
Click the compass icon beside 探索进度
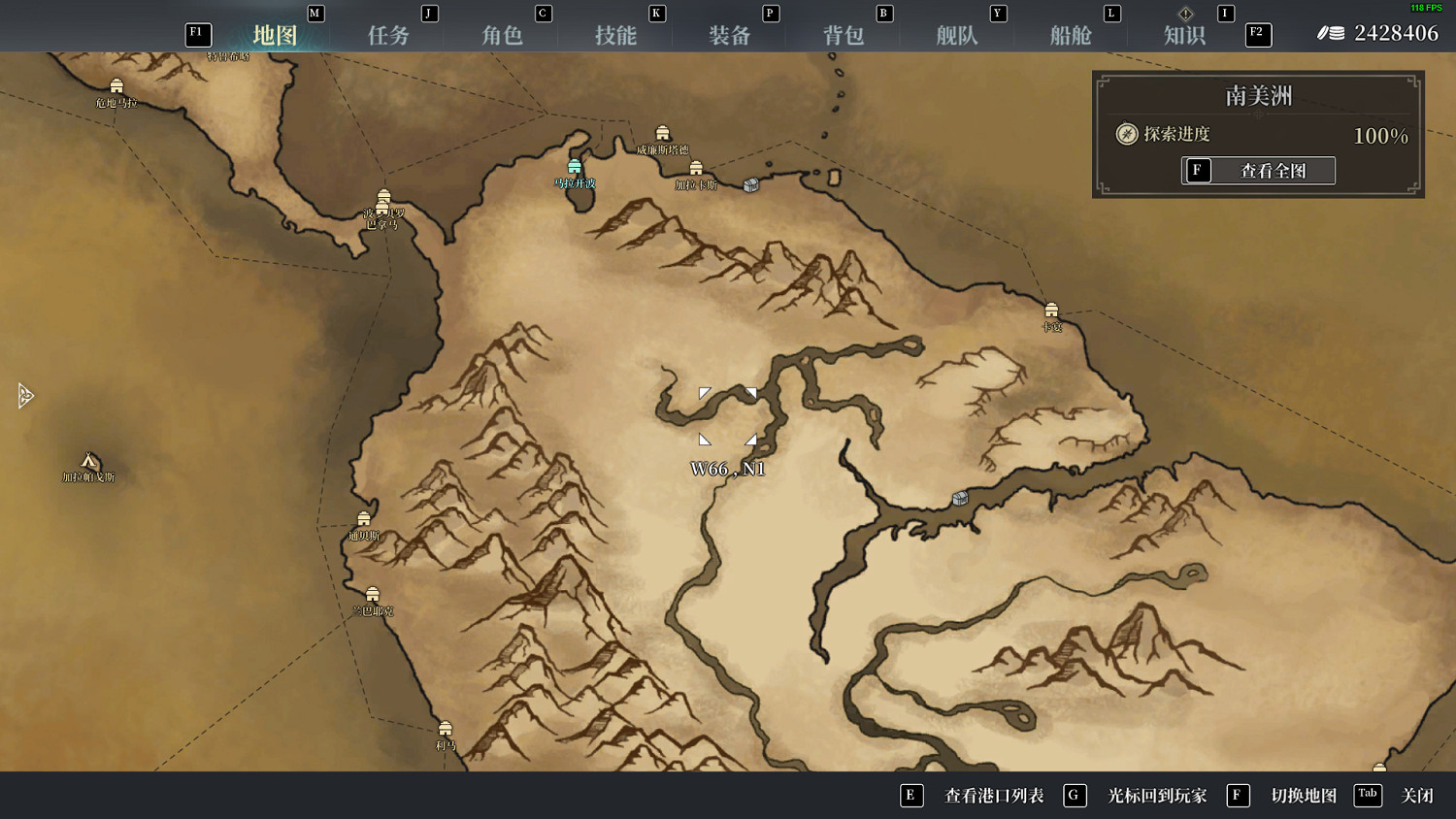coord(1126,135)
